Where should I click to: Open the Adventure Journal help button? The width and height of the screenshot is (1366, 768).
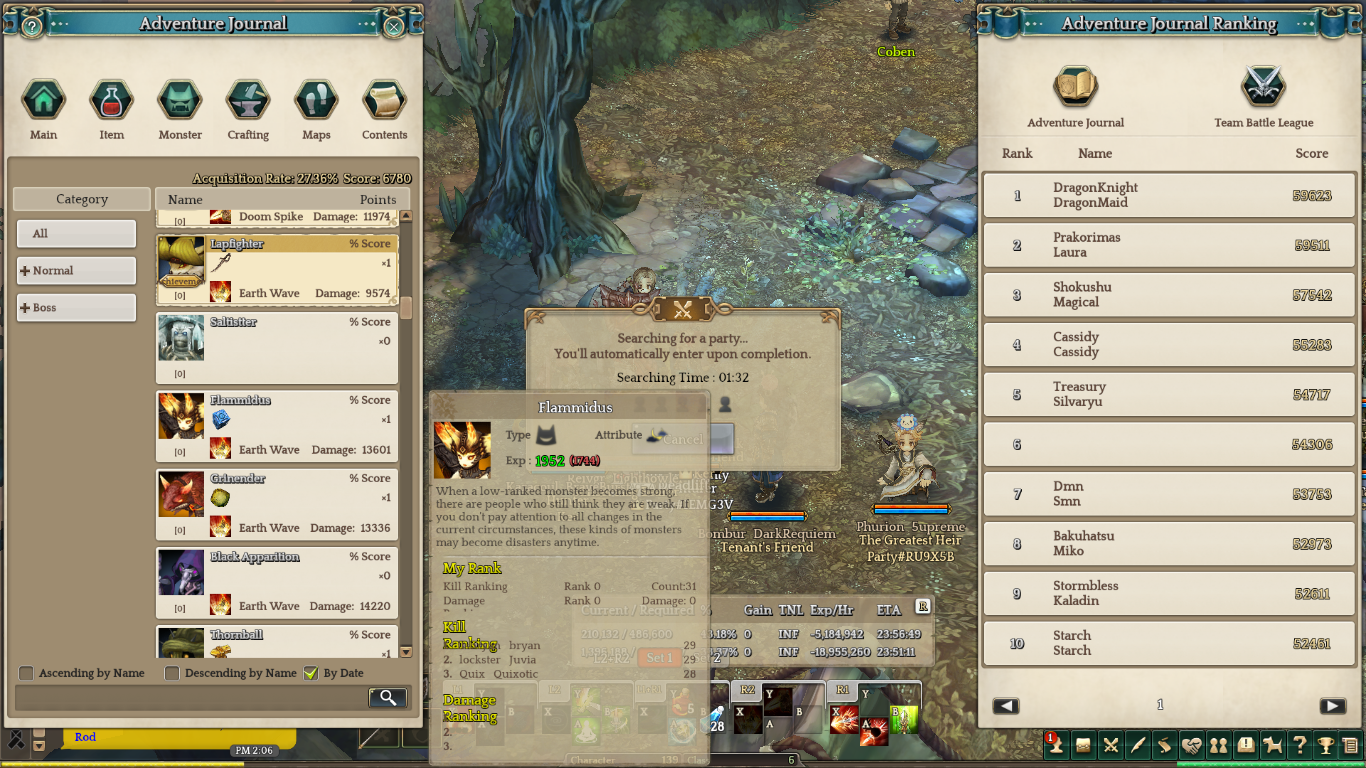pos(32,26)
